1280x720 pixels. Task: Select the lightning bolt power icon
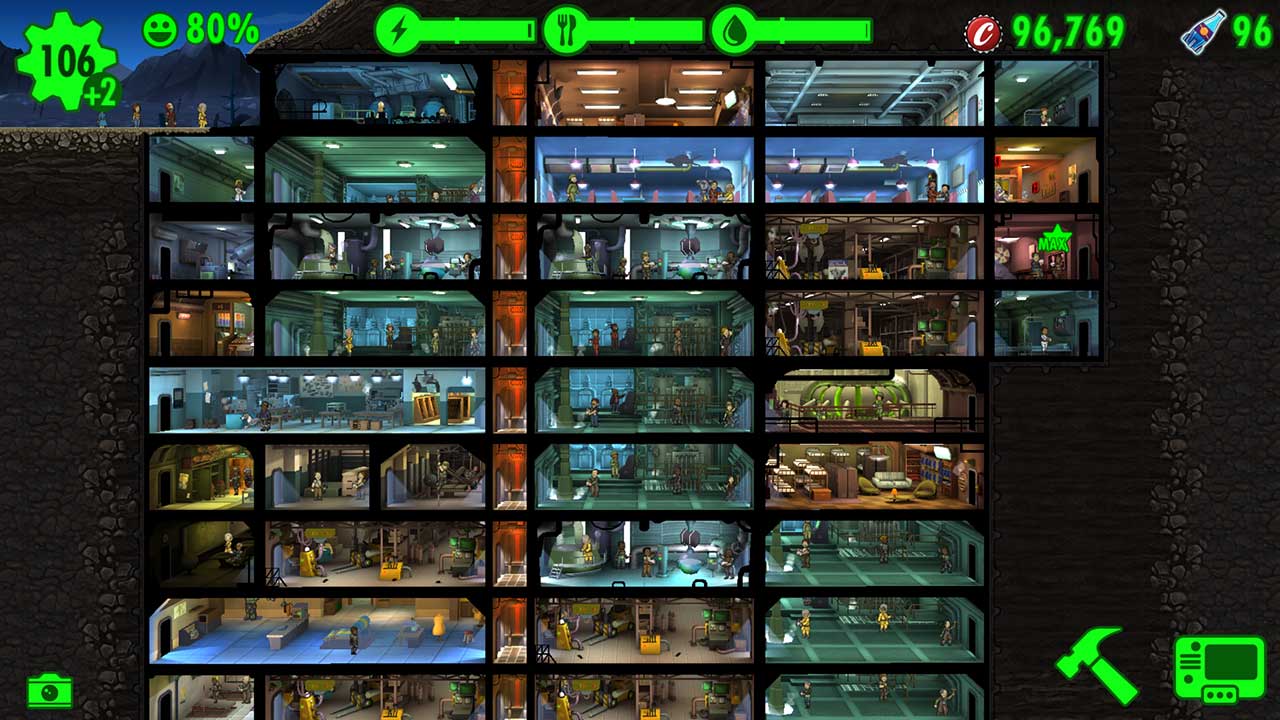(400, 30)
